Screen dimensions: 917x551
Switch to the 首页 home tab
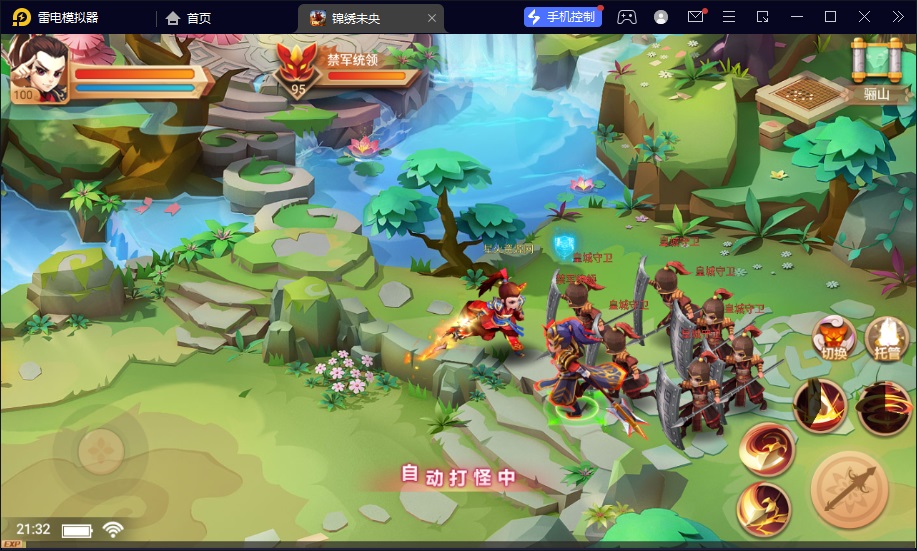(x=189, y=17)
